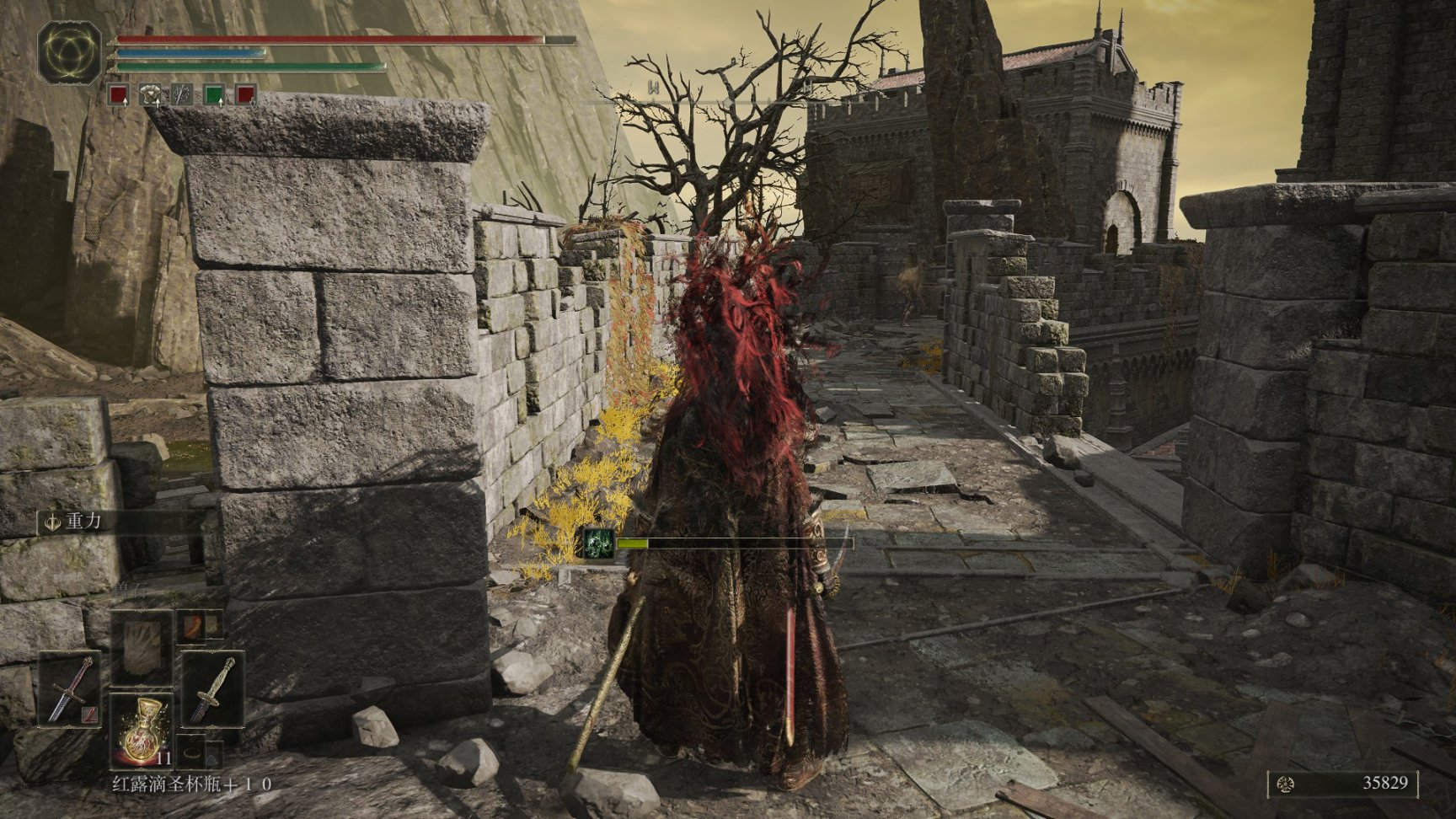Inspect the red buff icon with up arrow
Image resolution: width=1456 pixels, height=819 pixels.
(119, 94)
